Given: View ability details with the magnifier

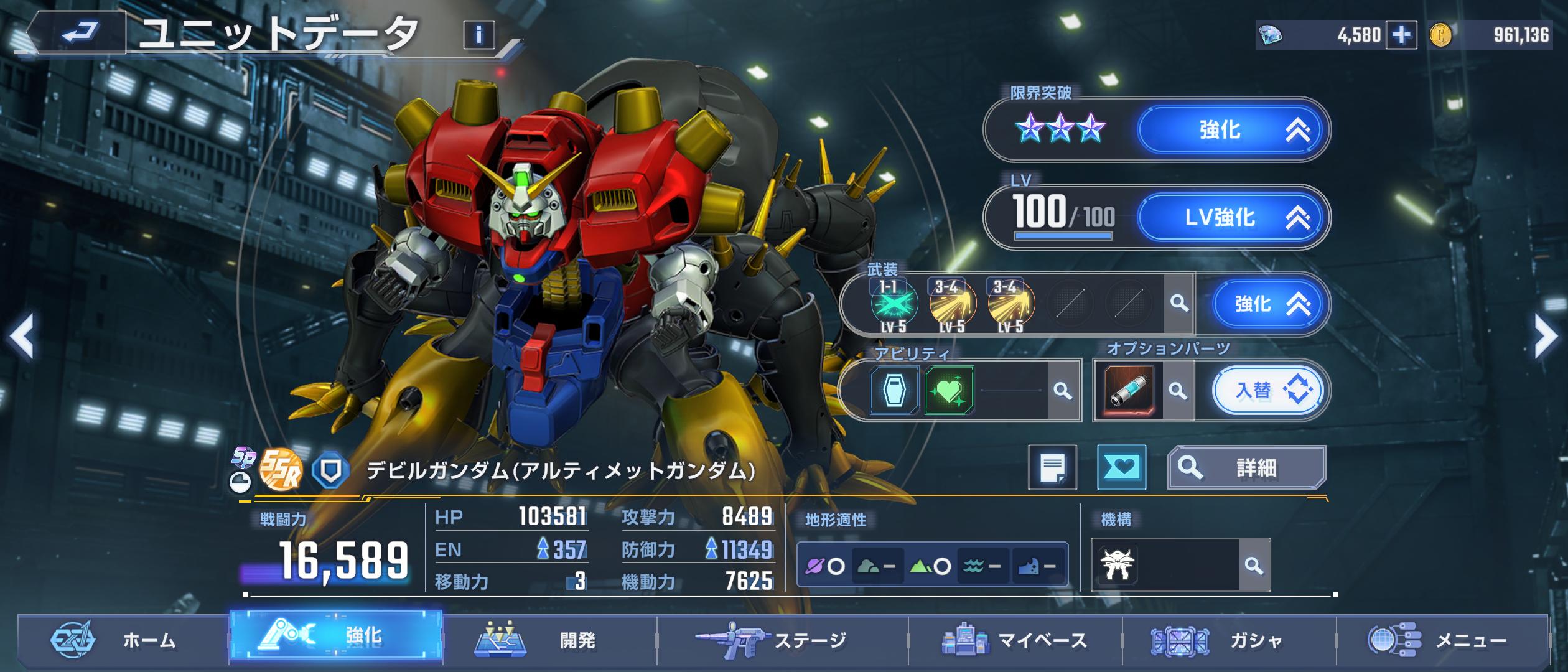Looking at the screenshot, I should click(x=1063, y=391).
